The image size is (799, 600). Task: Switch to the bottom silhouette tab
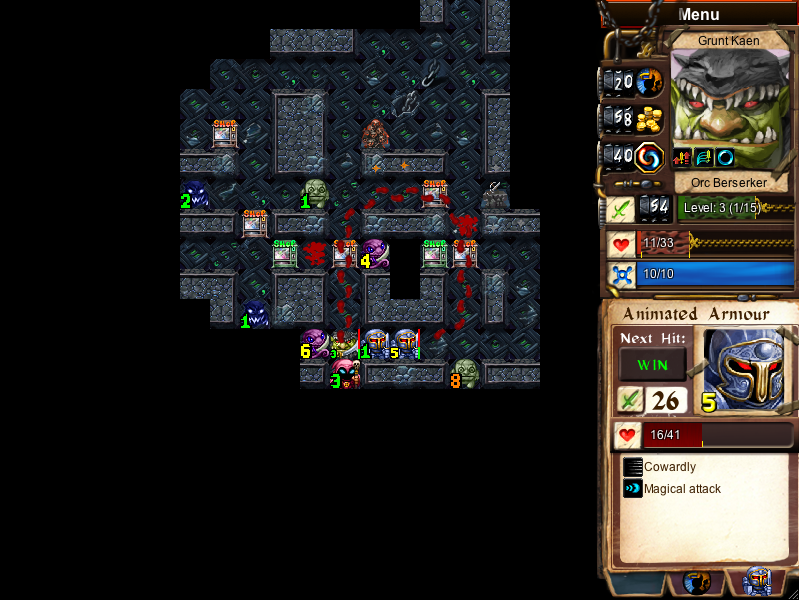[697, 582]
